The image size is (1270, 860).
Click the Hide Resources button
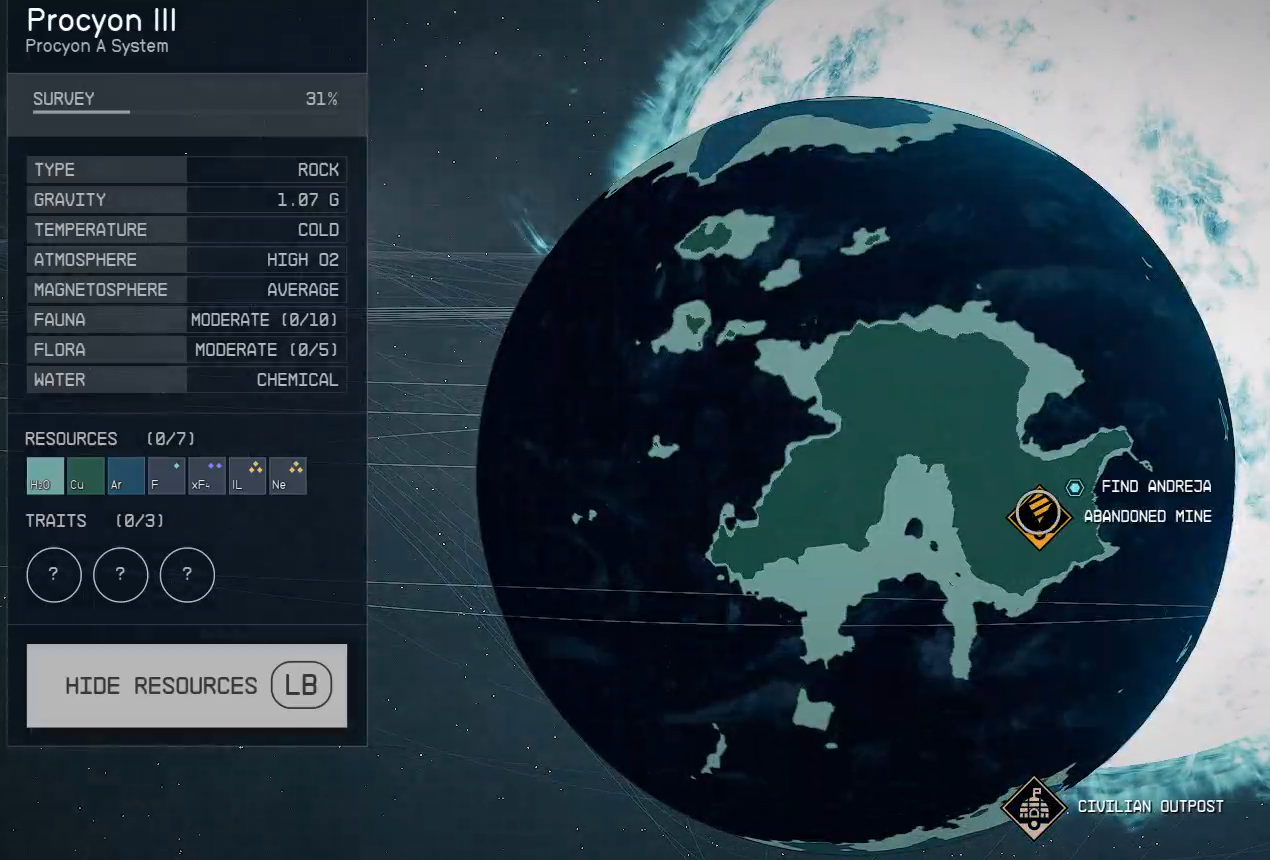pyautogui.click(x=187, y=686)
